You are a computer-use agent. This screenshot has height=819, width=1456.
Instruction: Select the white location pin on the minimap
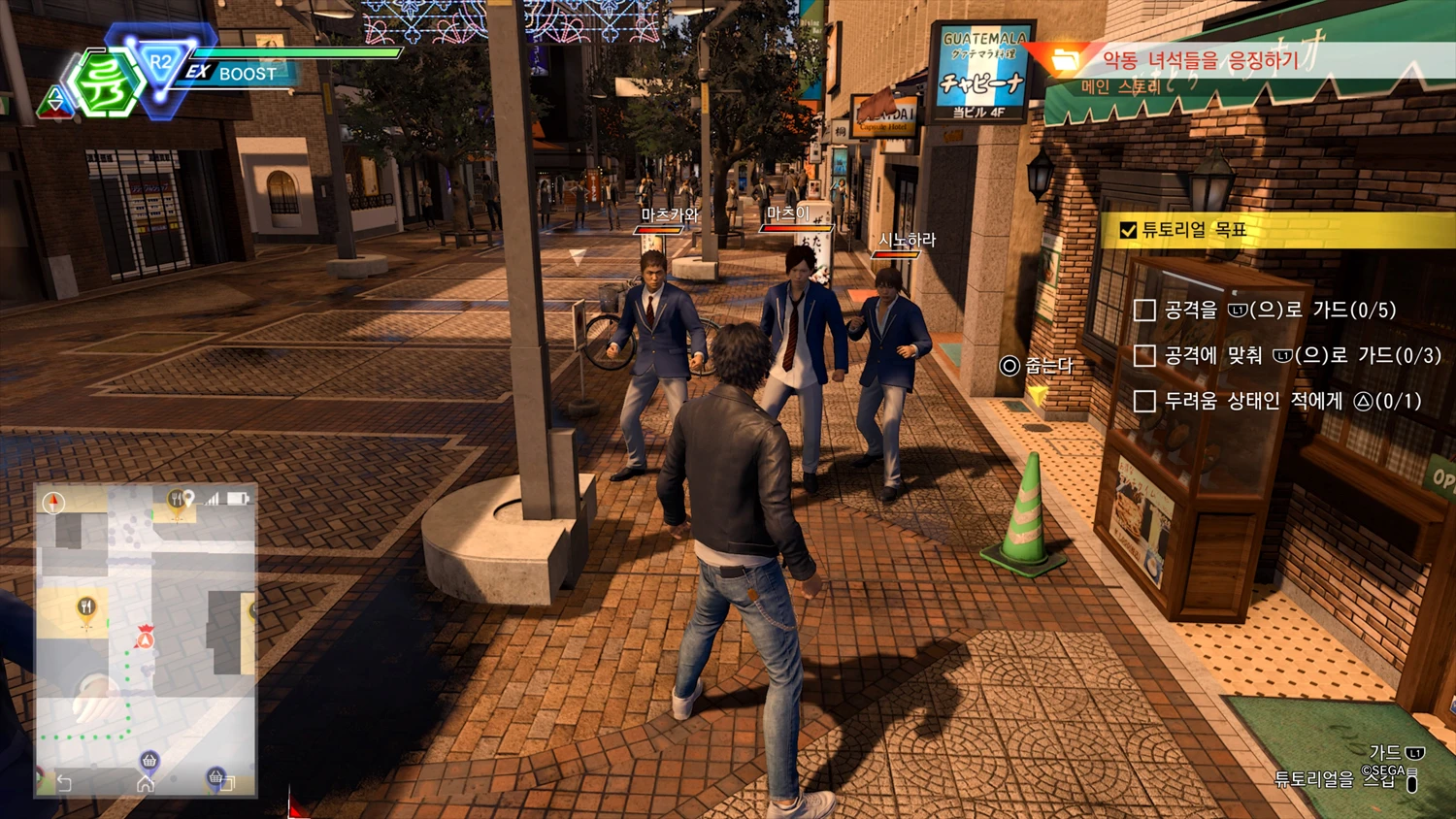point(189,498)
